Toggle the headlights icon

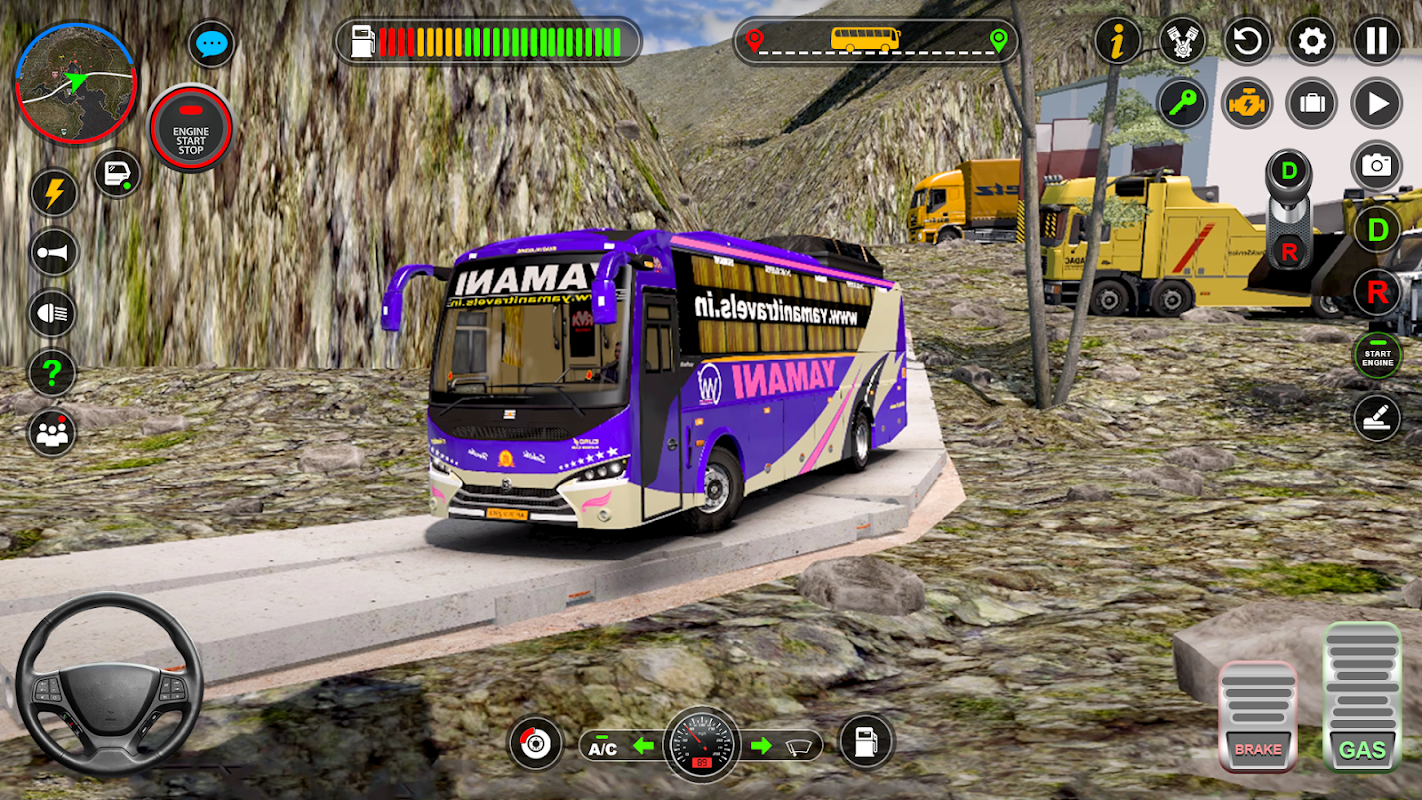pos(54,313)
